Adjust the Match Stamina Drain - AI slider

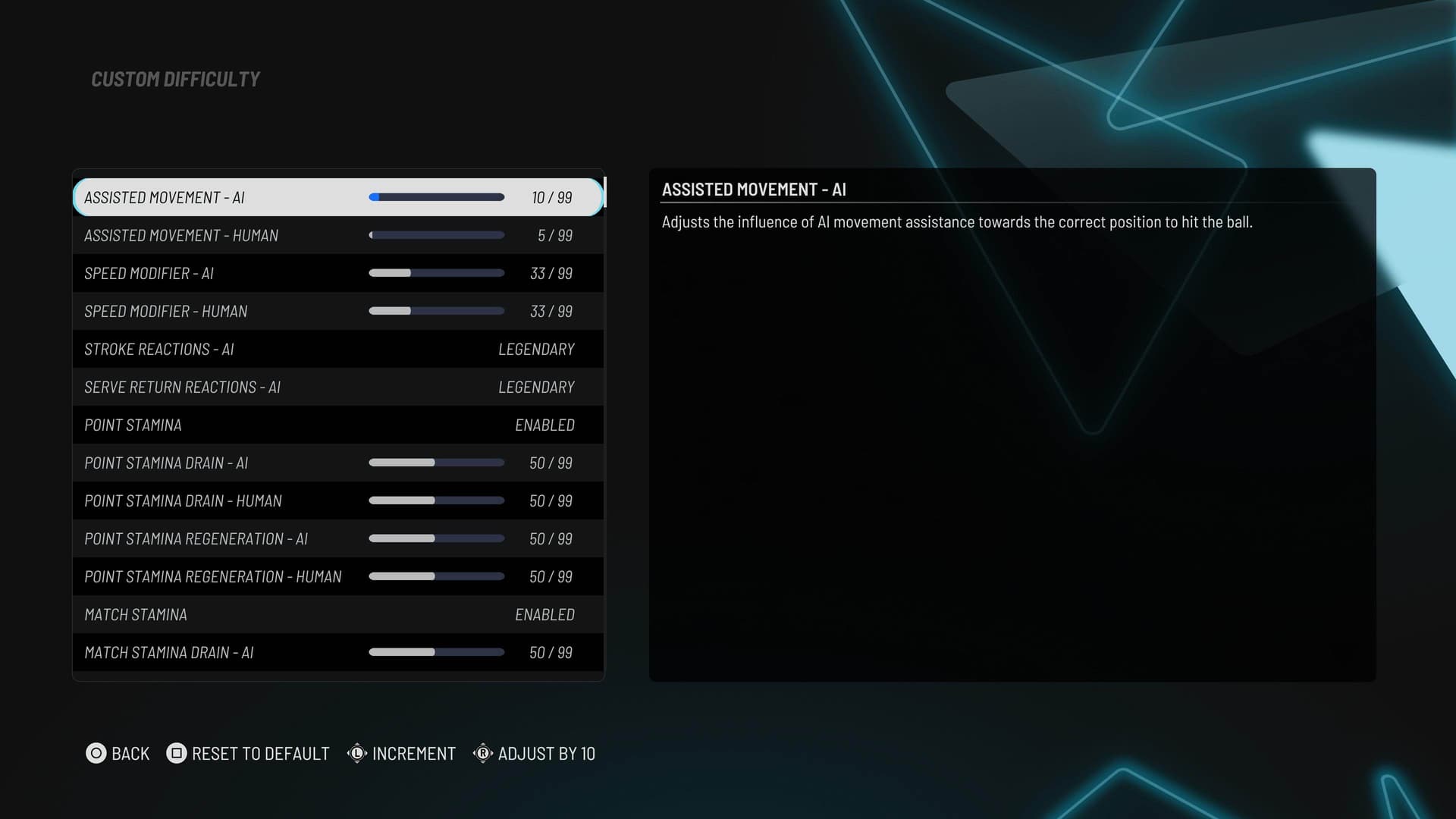coord(436,652)
